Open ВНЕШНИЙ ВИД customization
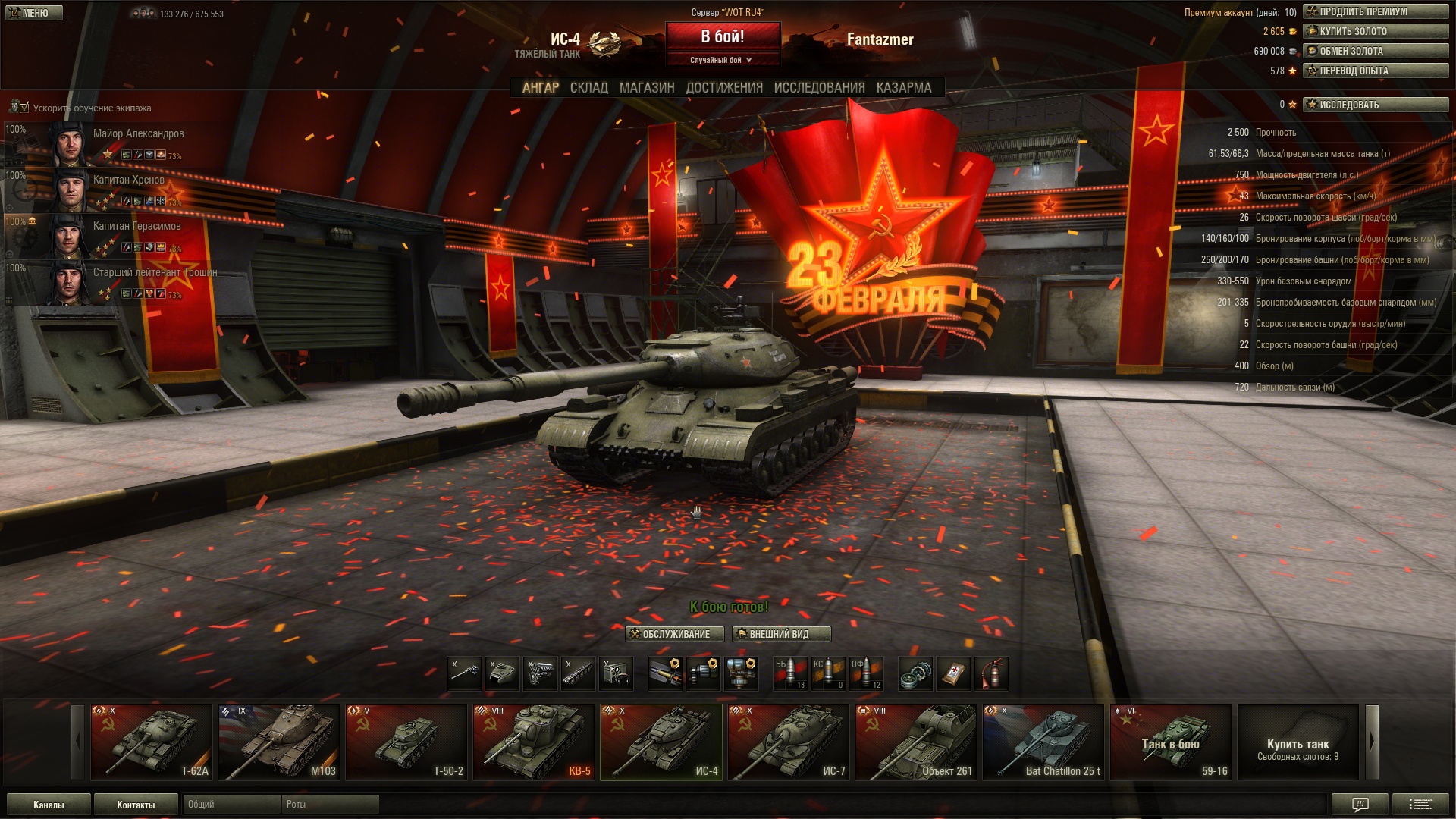Viewport: 1456px width, 819px height. coord(781,634)
